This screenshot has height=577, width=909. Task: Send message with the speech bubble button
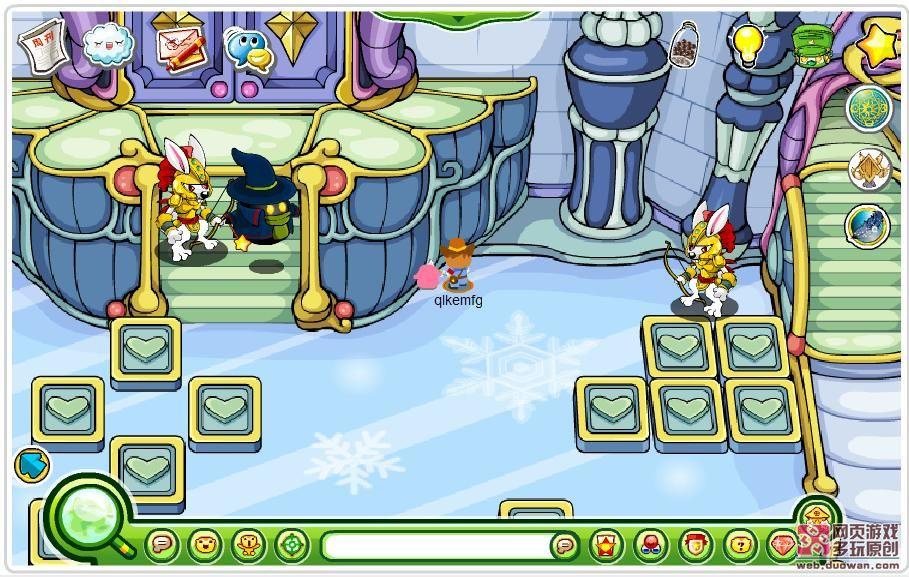pos(566,546)
